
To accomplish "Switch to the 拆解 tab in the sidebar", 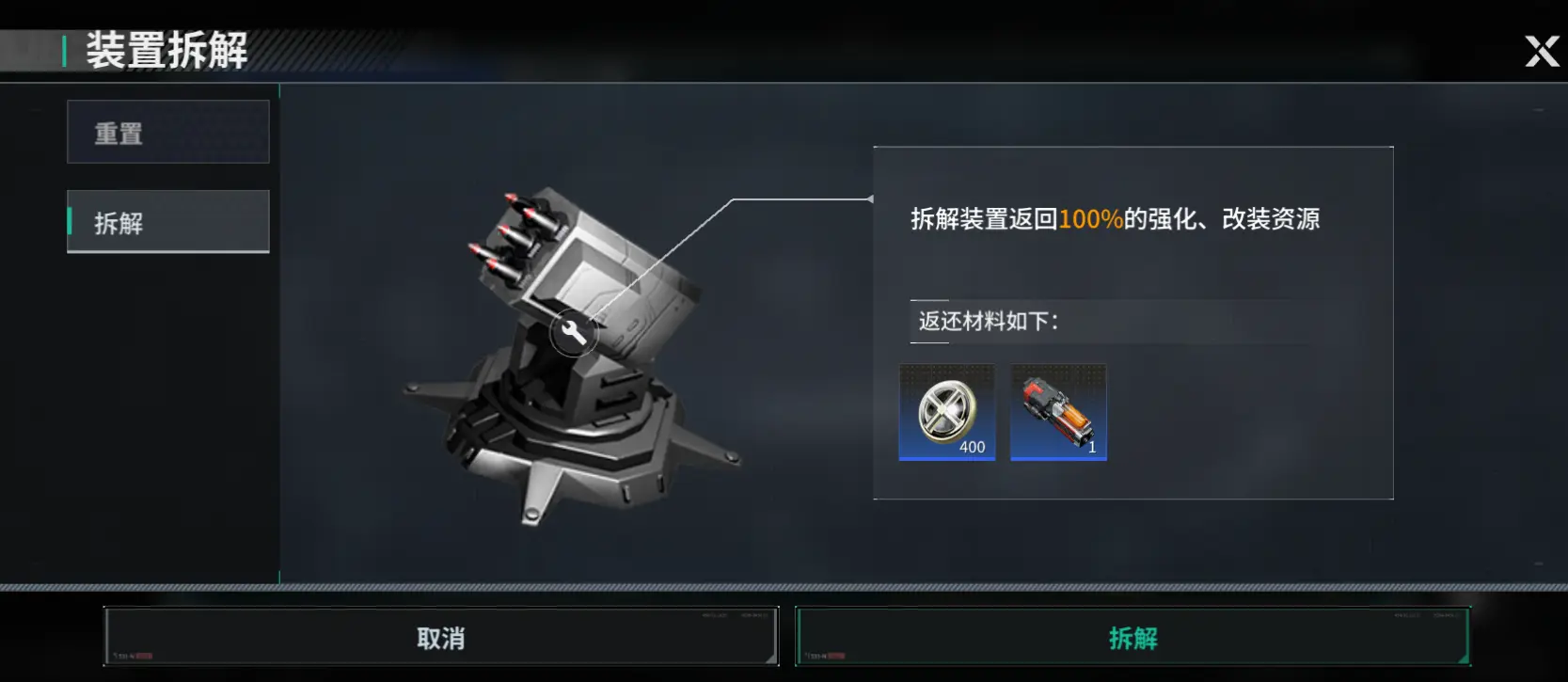I will point(167,222).
